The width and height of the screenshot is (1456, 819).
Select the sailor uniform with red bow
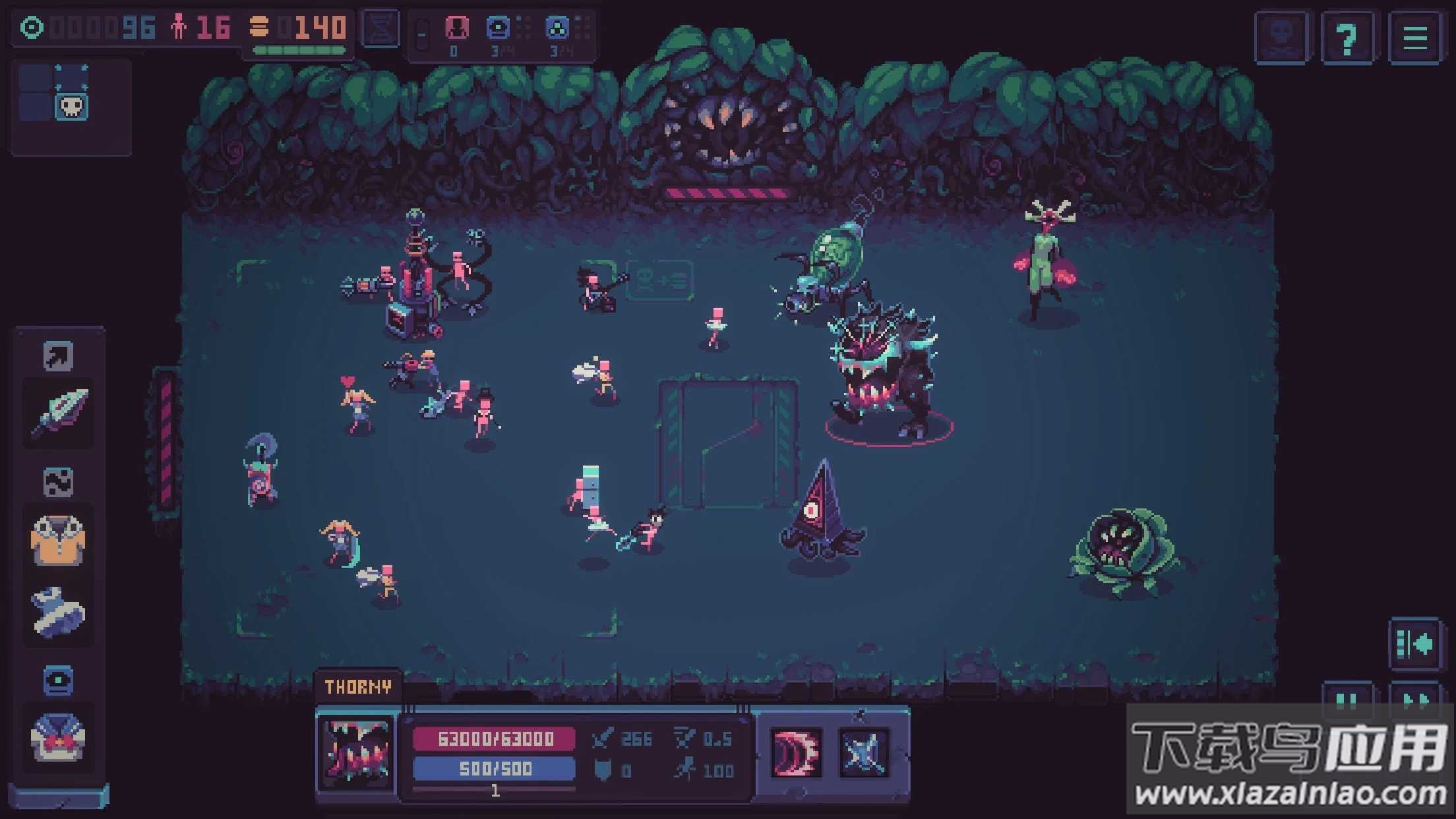58,738
